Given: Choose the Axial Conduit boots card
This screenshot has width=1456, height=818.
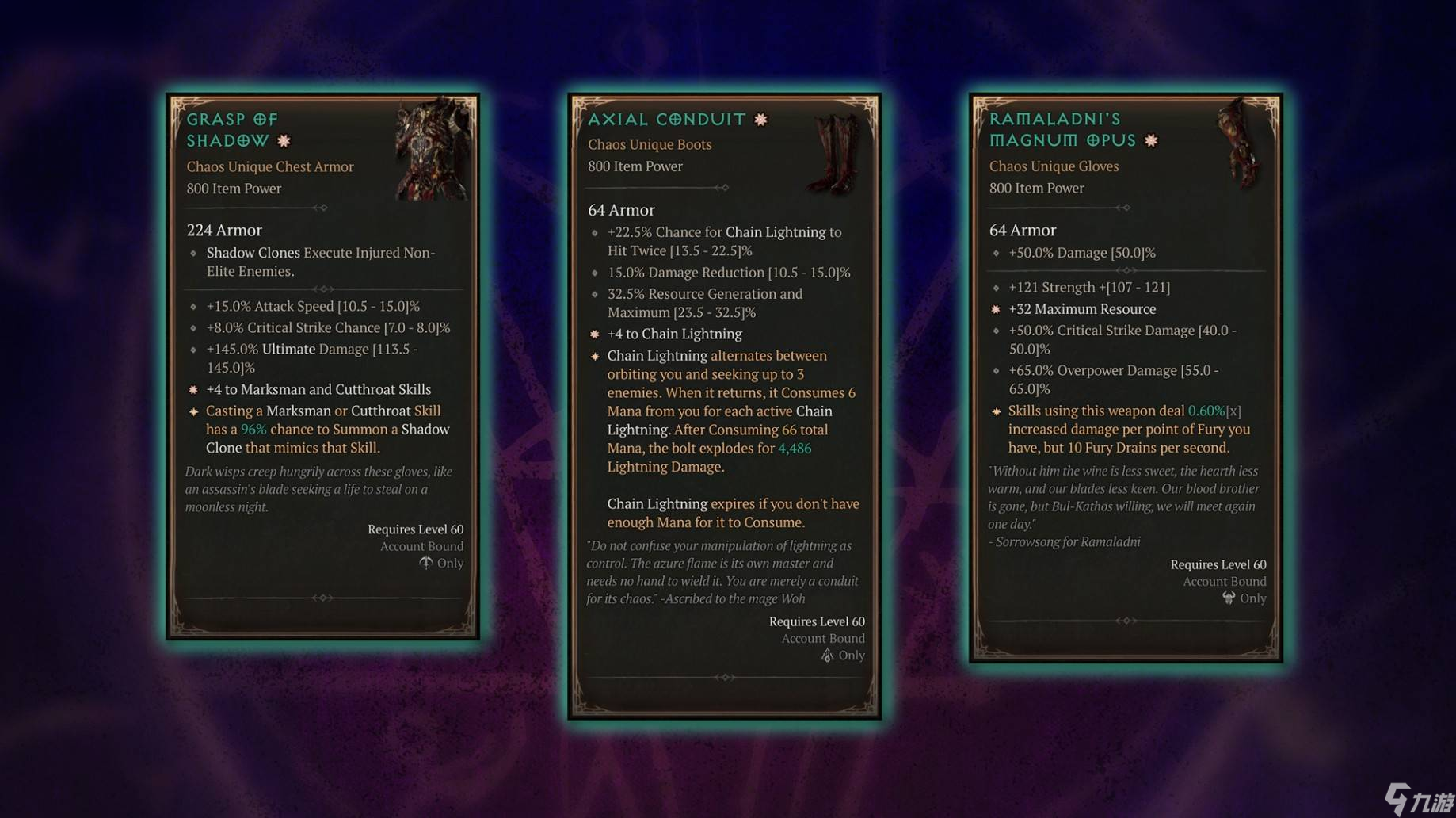Looking at the screenshot, I should click(x=724, y=406).
